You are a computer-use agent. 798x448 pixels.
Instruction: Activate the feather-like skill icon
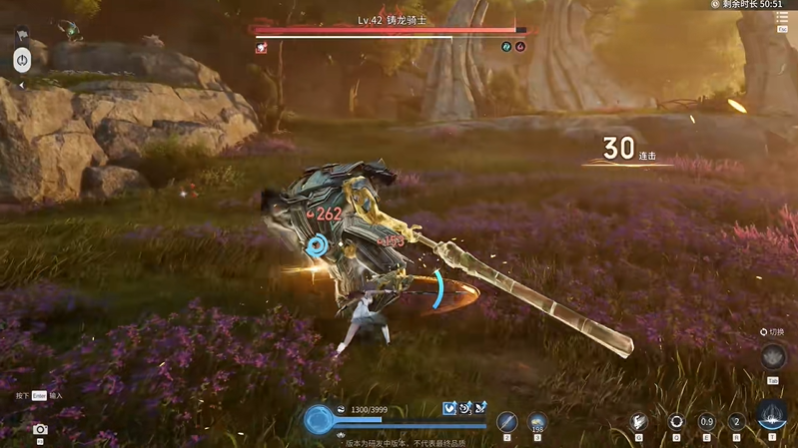(x=639, y=421)
